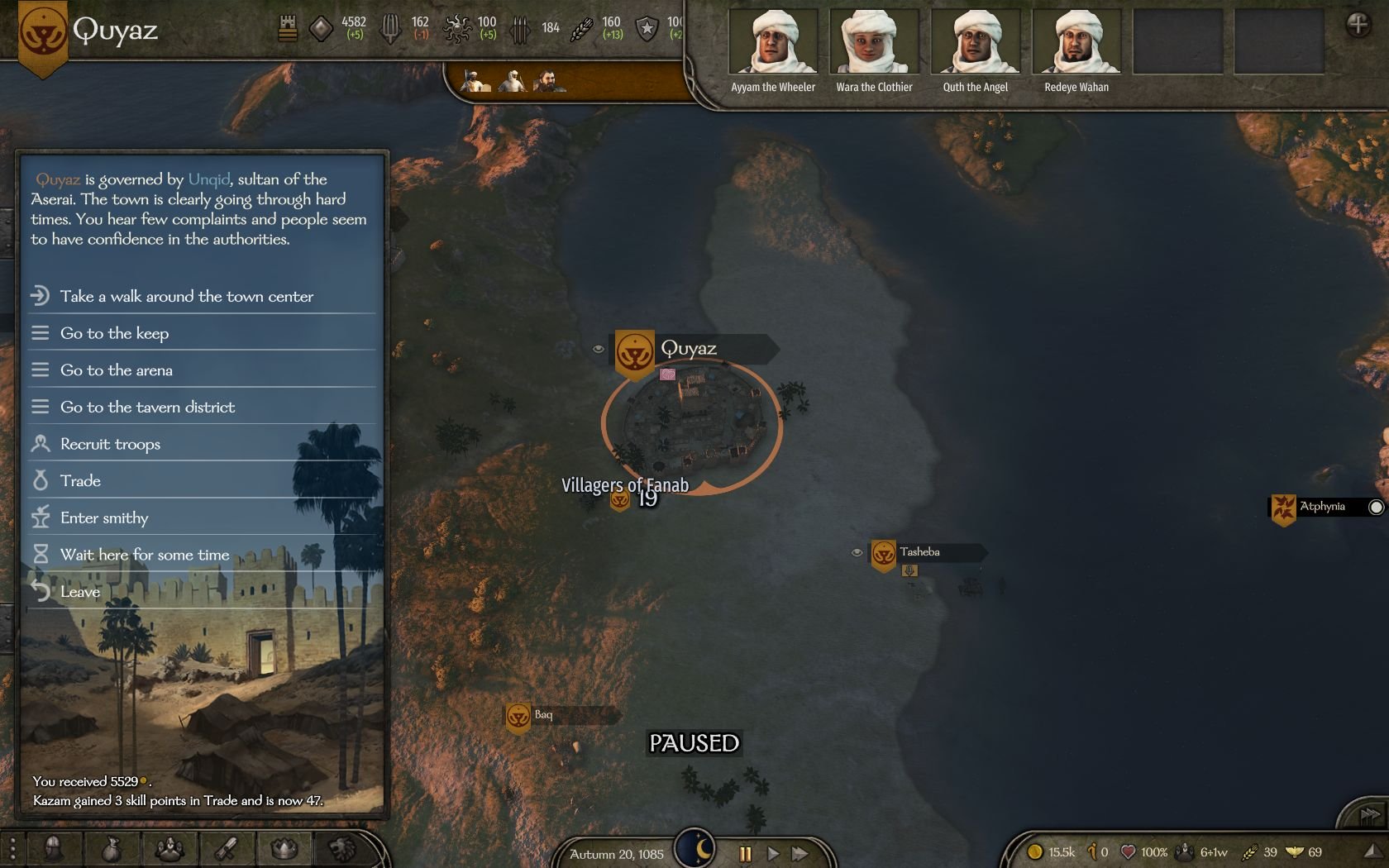Open the kingdom crown icon

tap(284, 848)
